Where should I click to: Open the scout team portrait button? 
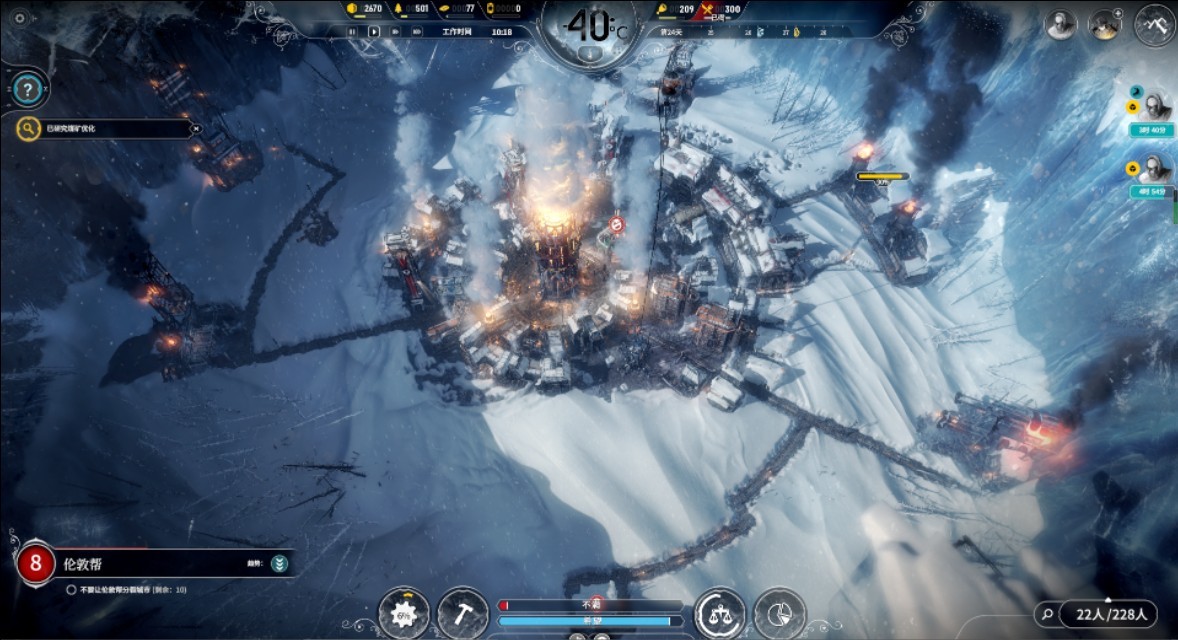[x=1061, y=25]
